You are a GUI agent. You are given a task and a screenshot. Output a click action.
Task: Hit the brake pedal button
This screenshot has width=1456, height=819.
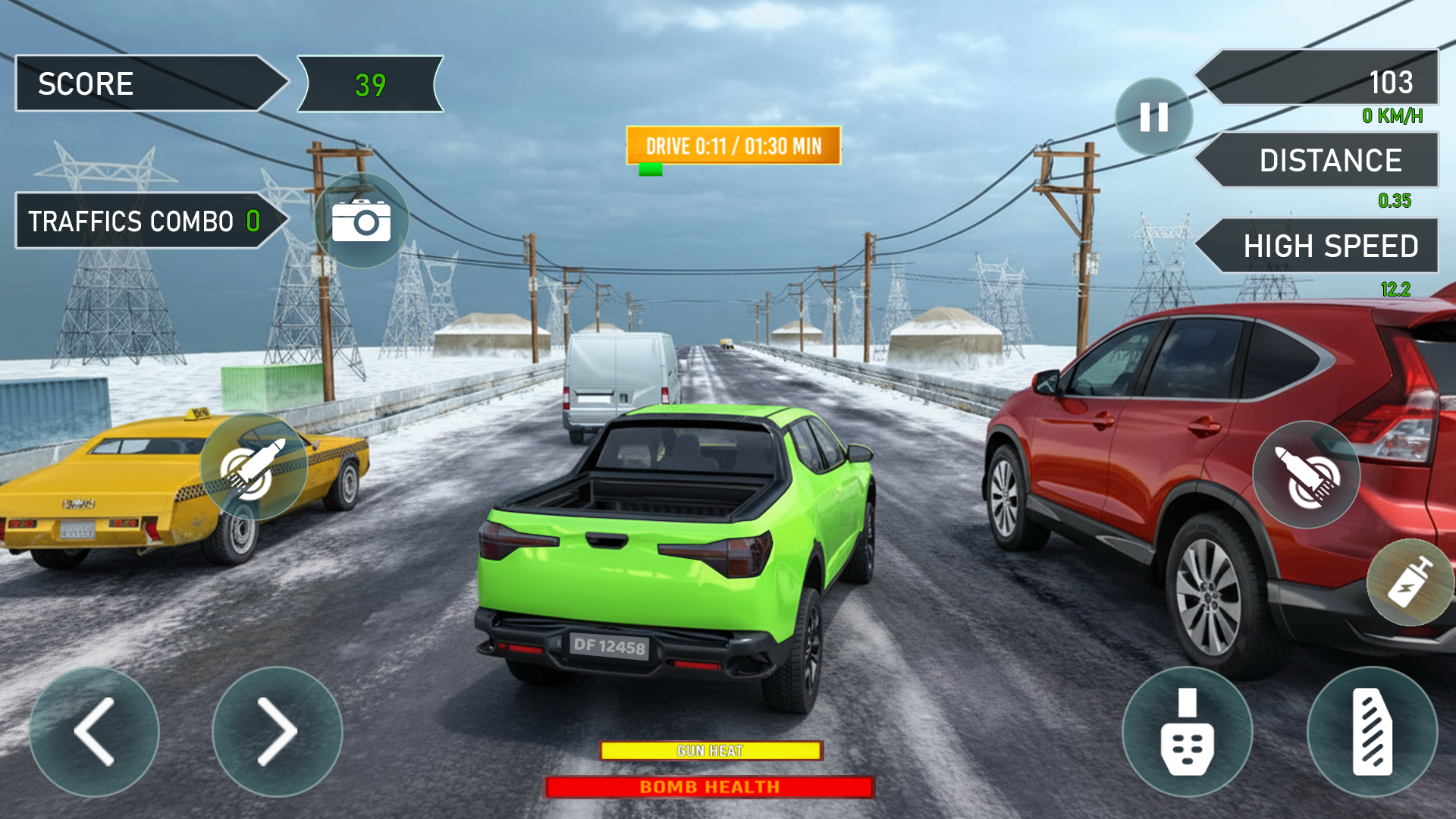point(1187,732)
